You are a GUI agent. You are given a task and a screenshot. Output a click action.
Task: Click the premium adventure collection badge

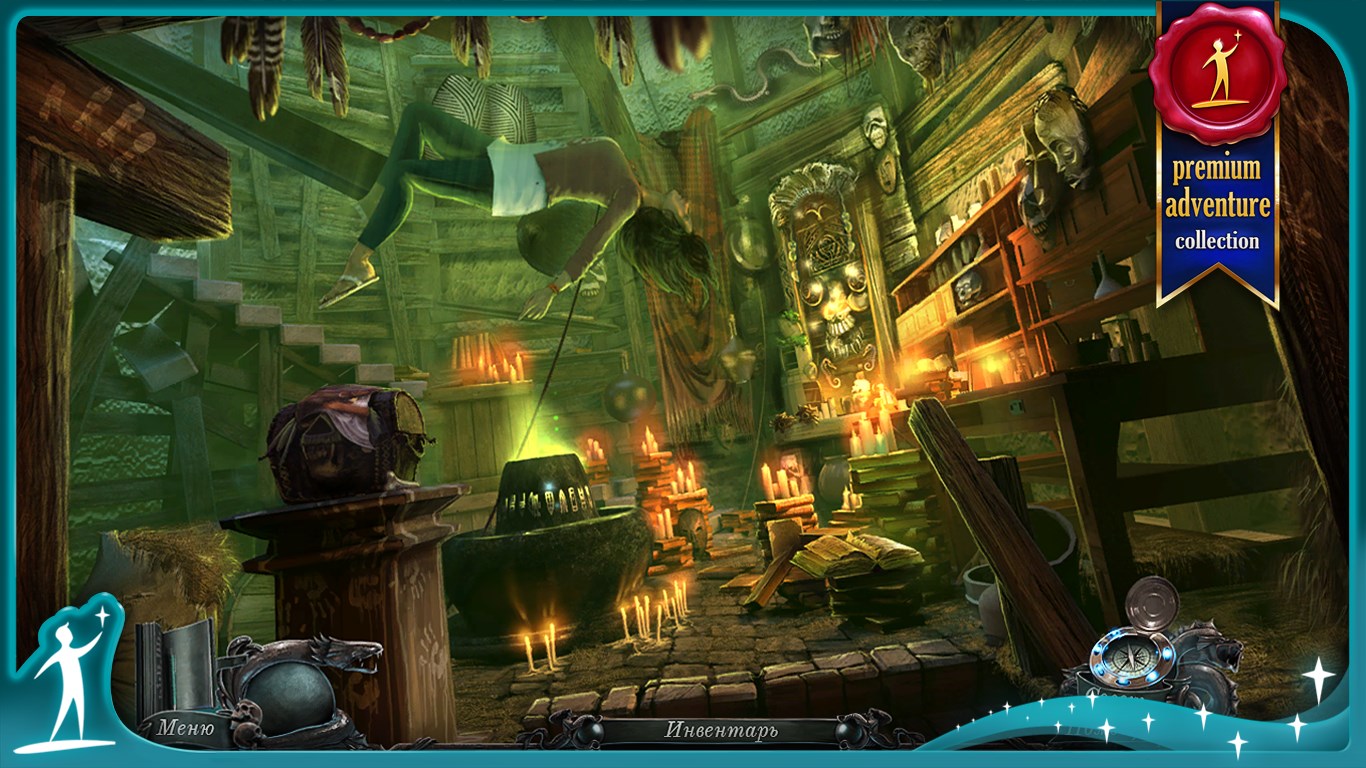click(1216, 150)
